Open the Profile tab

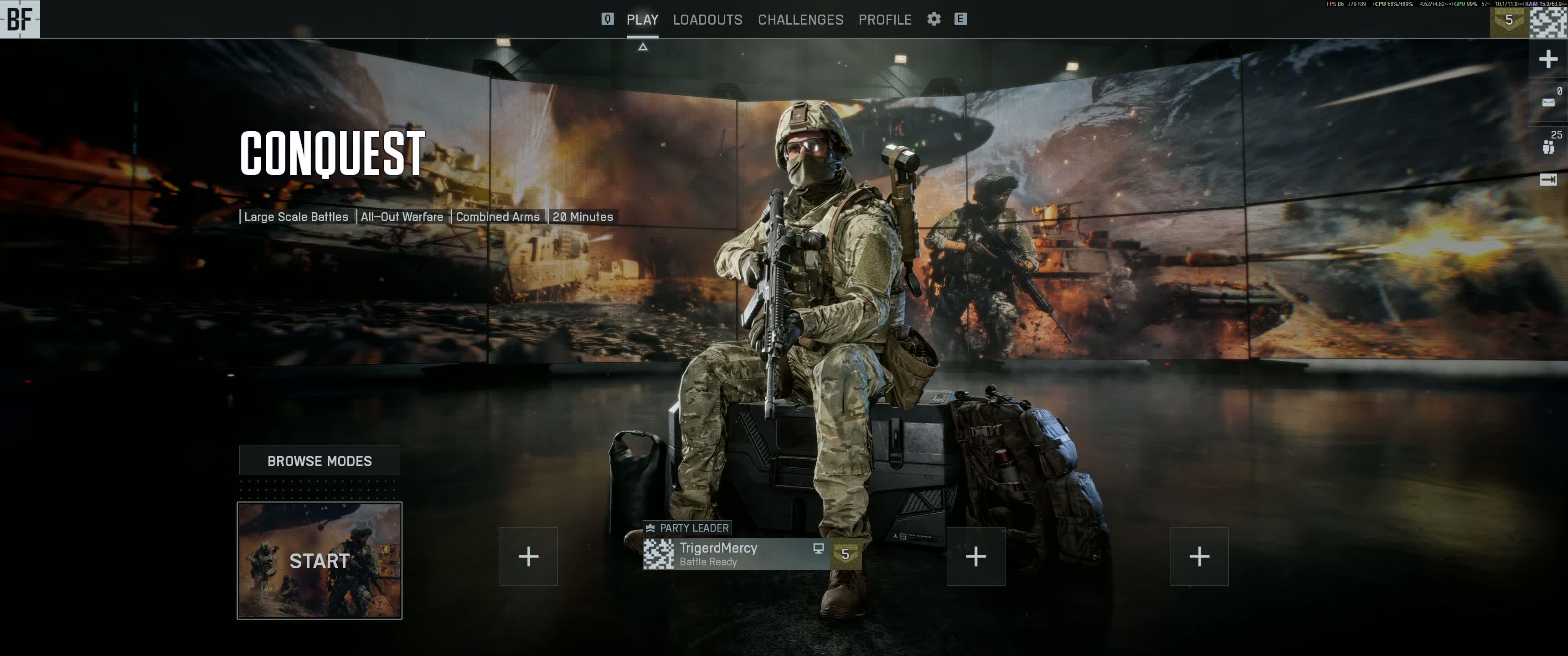[x=884, y=20]
